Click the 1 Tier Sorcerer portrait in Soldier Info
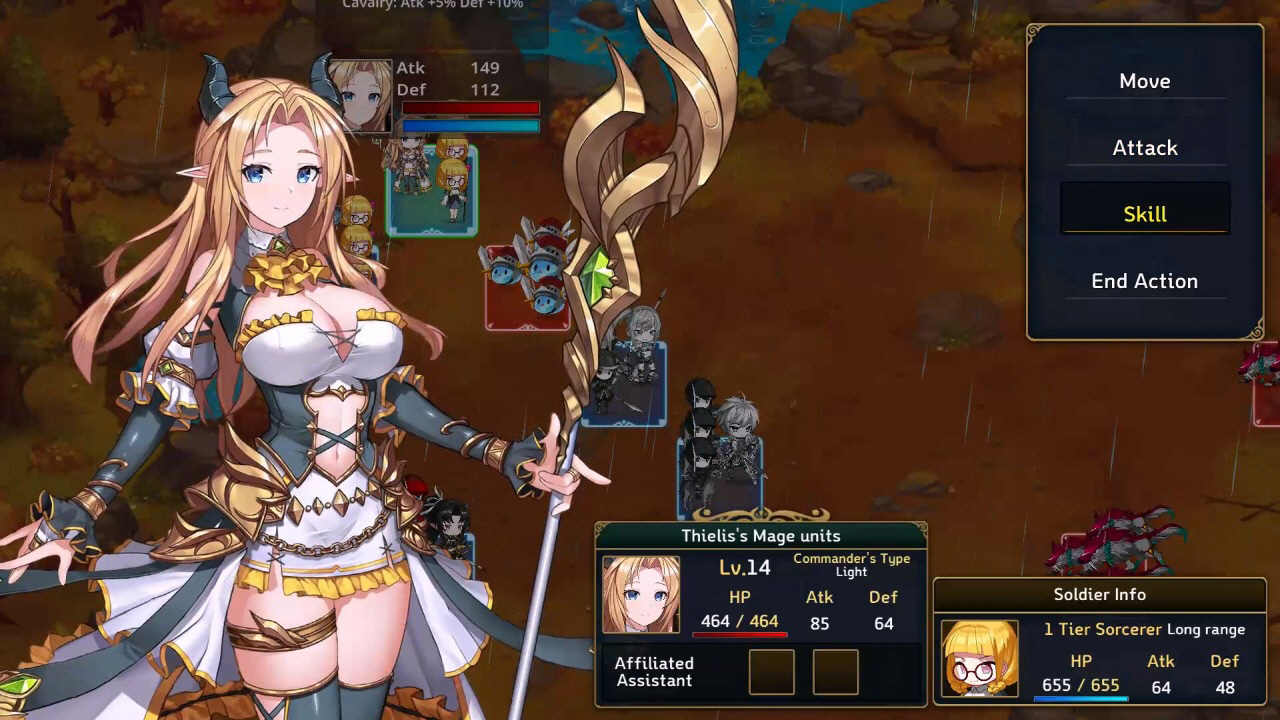 tap(978, 660)
